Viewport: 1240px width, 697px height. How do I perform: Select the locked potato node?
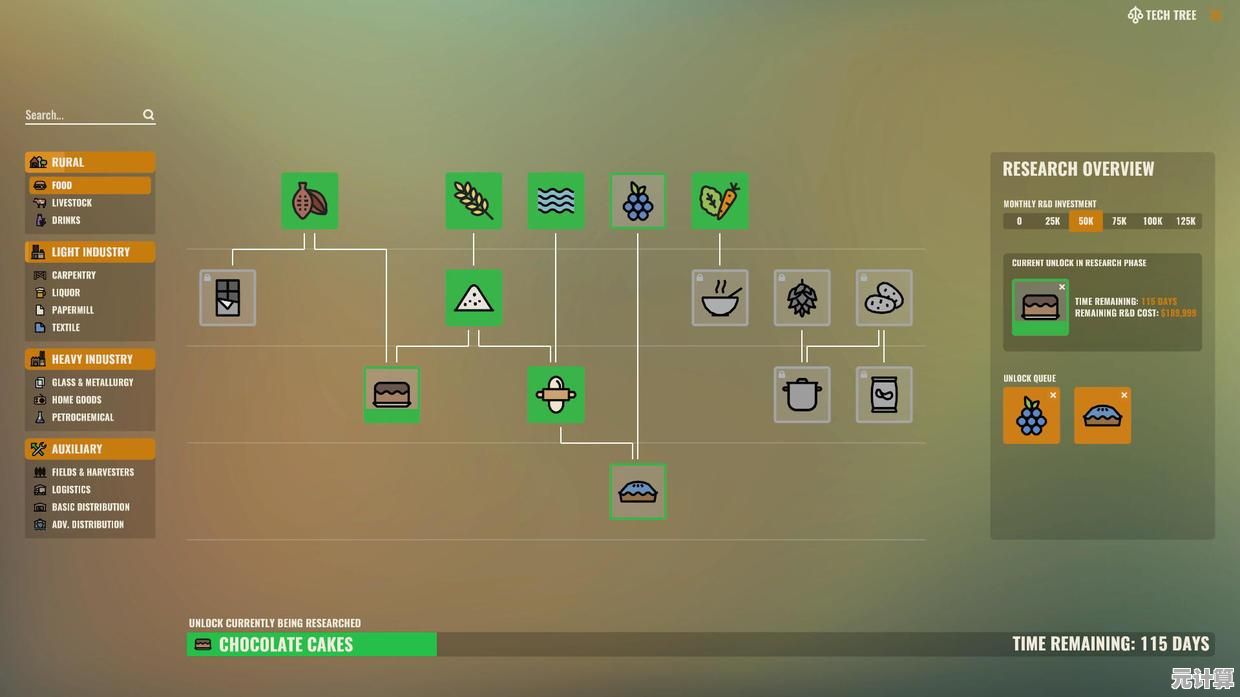pos(884,298)
